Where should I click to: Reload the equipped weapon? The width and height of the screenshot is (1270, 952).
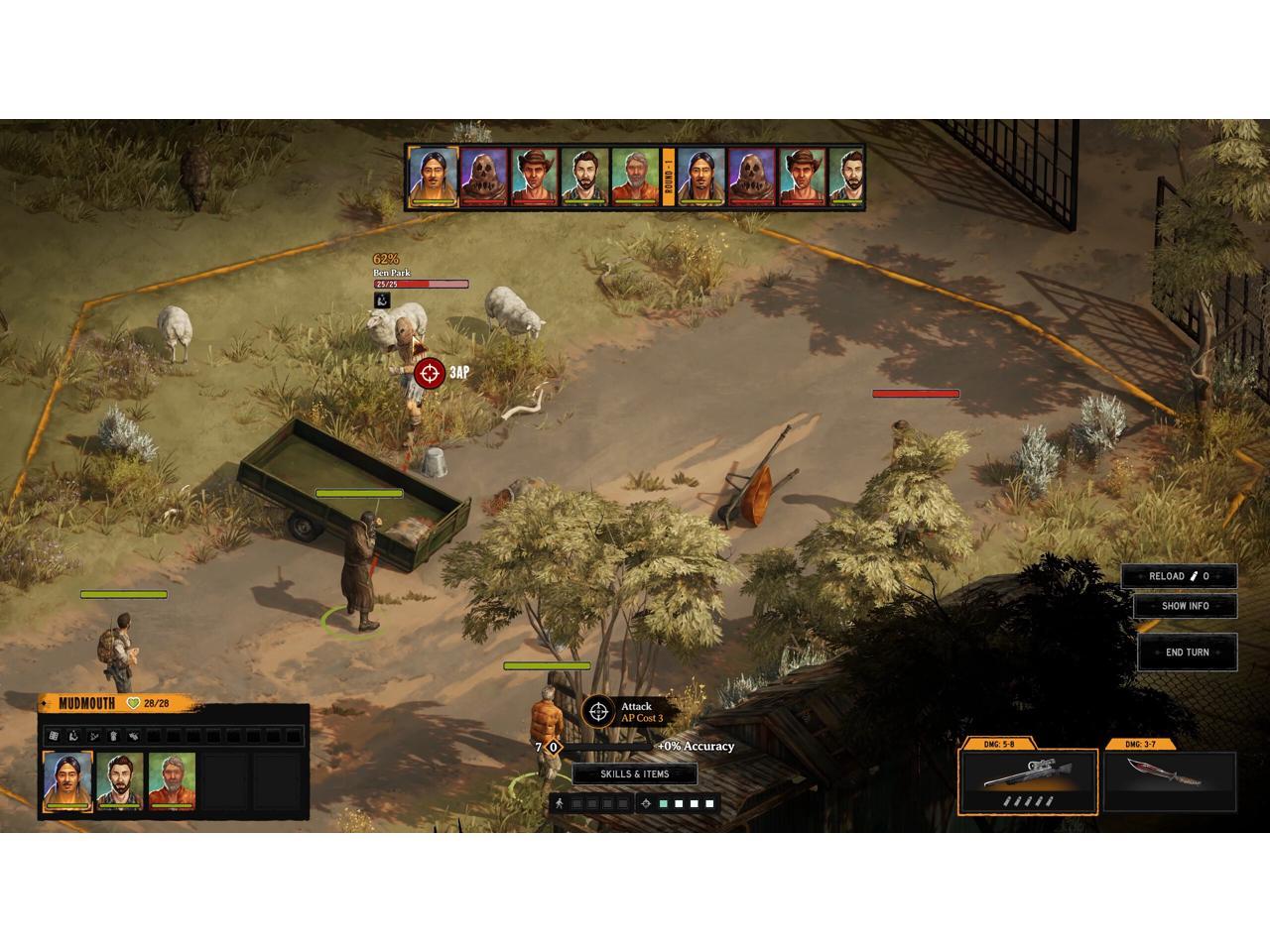coord(1179,576)
